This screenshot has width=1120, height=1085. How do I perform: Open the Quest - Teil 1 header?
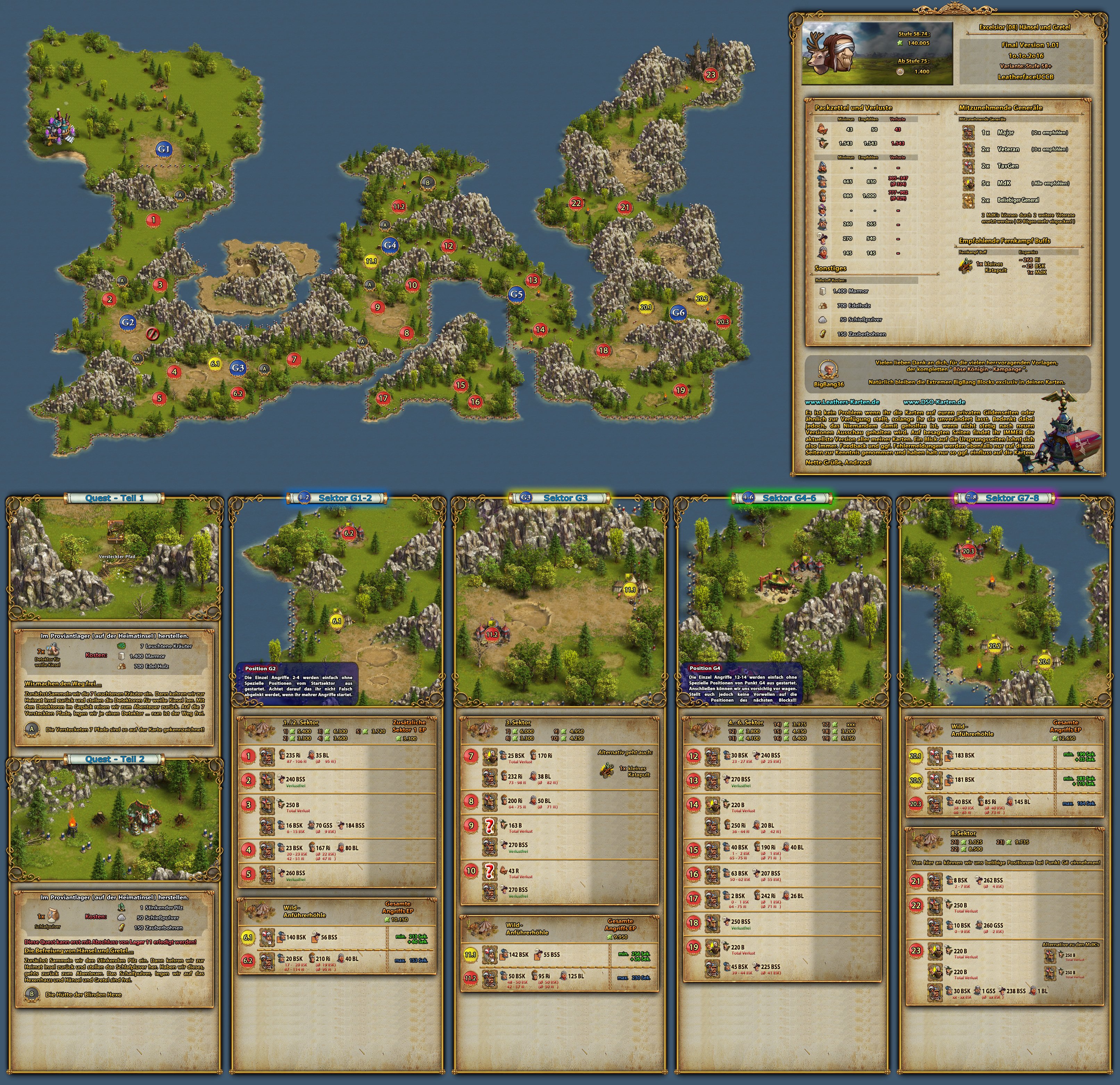[114, 498]
